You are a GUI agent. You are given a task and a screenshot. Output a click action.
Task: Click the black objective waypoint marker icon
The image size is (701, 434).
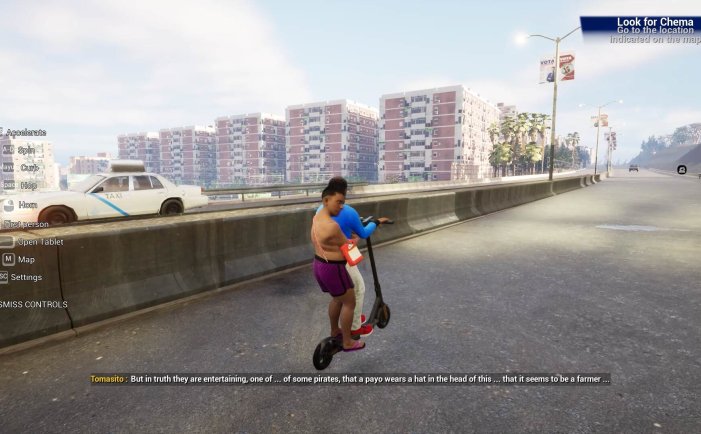tap(682, 169)
